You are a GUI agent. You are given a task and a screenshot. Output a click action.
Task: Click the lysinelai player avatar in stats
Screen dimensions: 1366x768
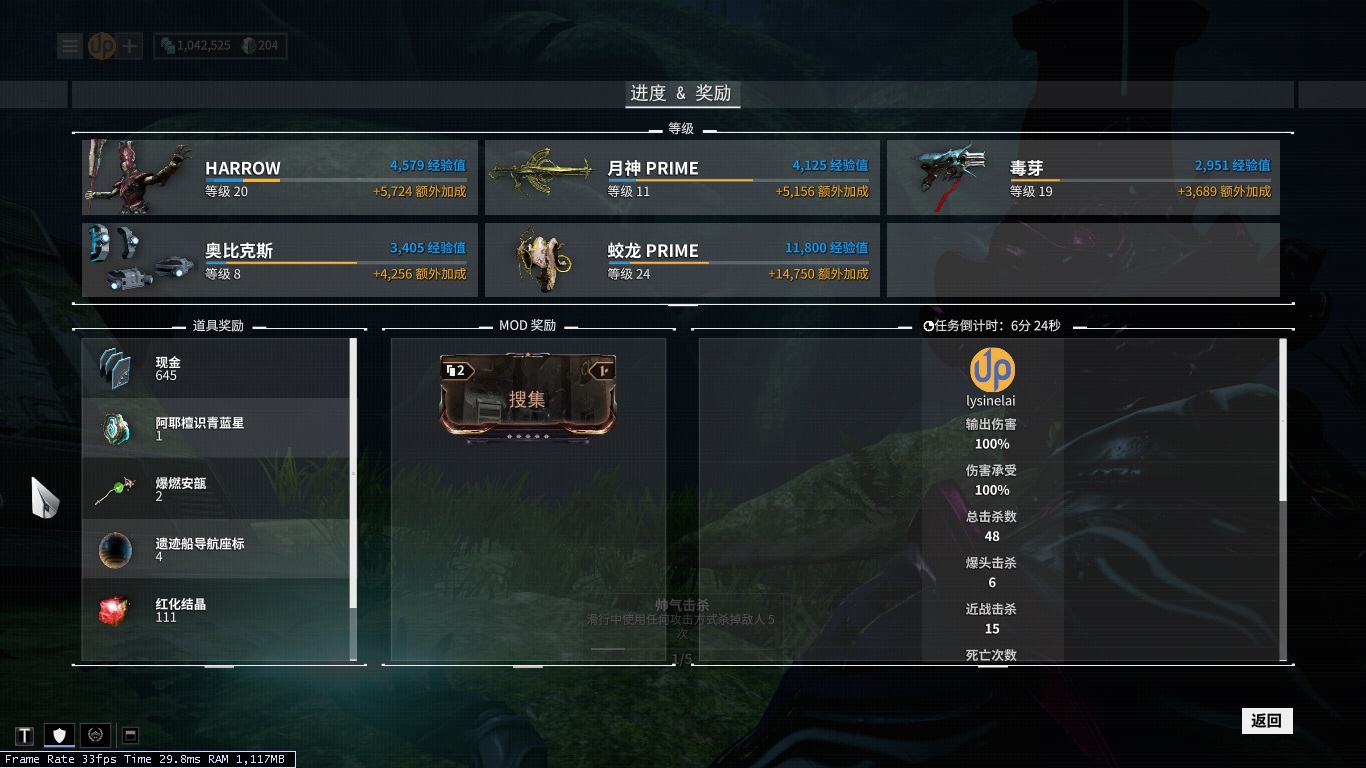(x=992, y=371)
